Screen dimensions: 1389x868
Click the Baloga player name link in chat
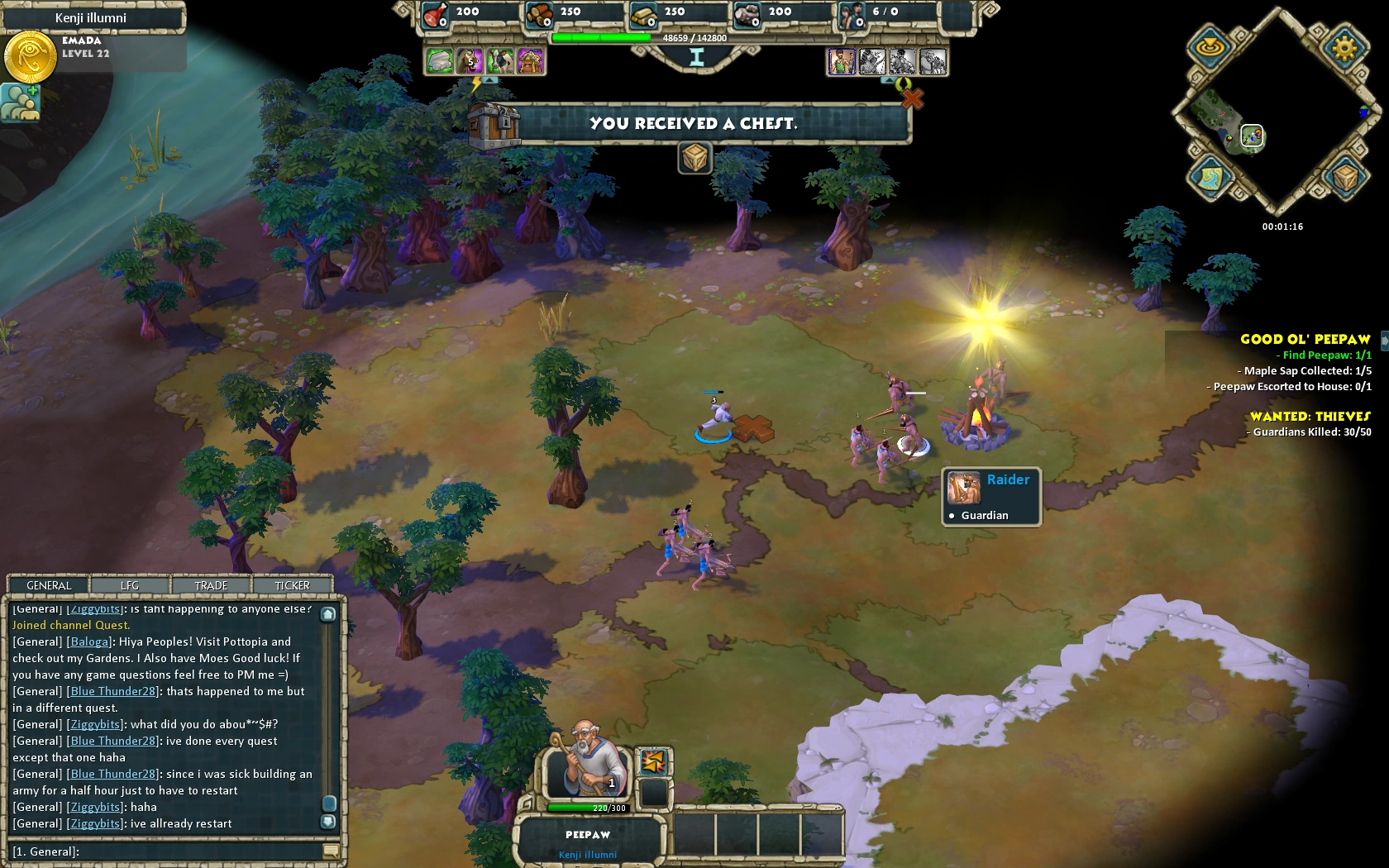click(88, 641)
